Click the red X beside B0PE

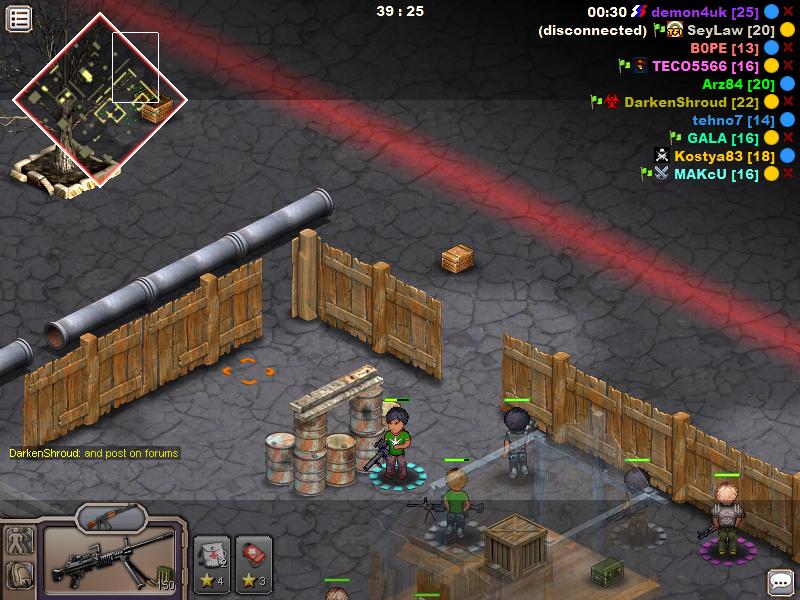[x=788, y=48]
